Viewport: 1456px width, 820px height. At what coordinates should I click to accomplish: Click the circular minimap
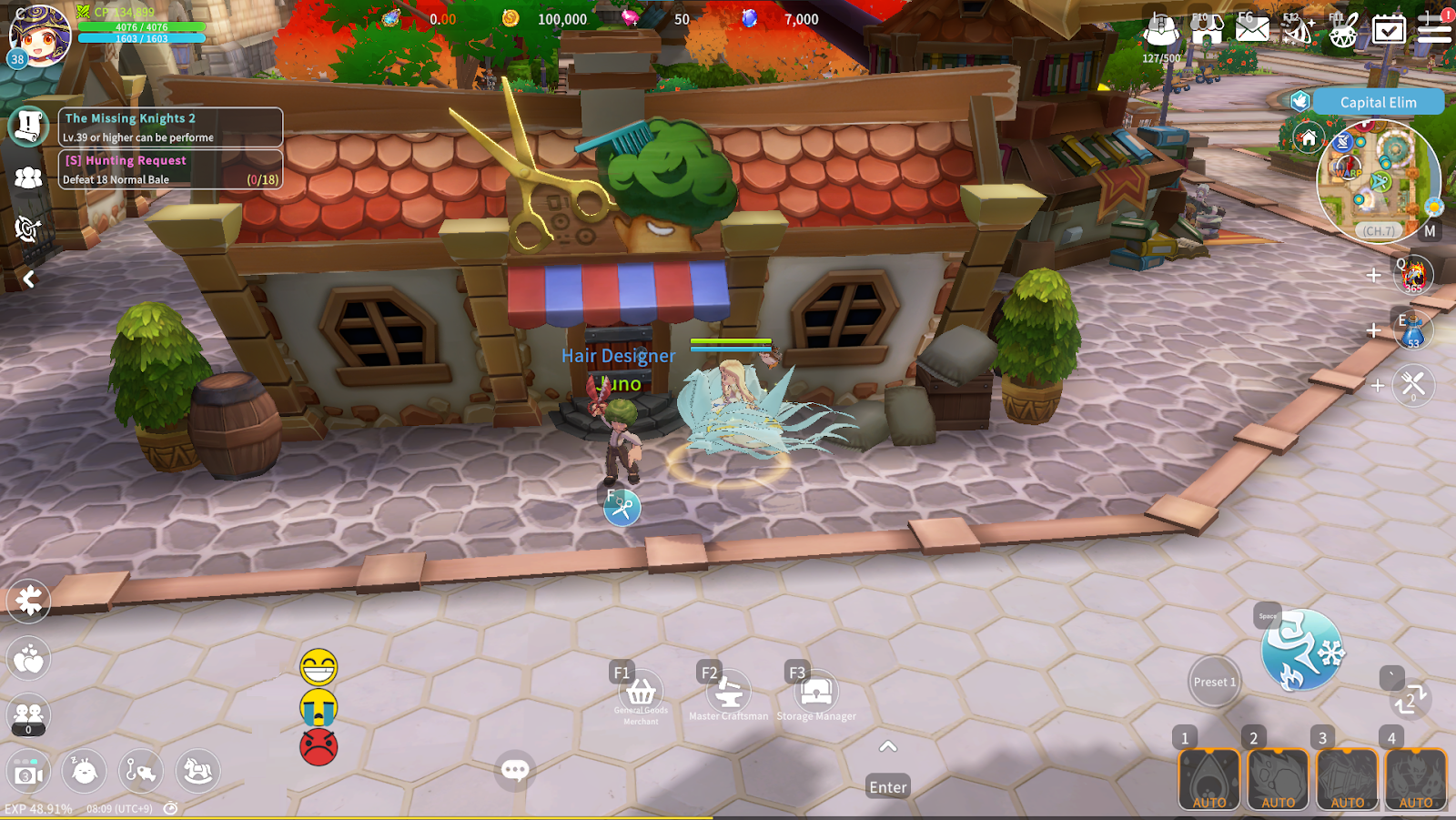(1378, 179)
